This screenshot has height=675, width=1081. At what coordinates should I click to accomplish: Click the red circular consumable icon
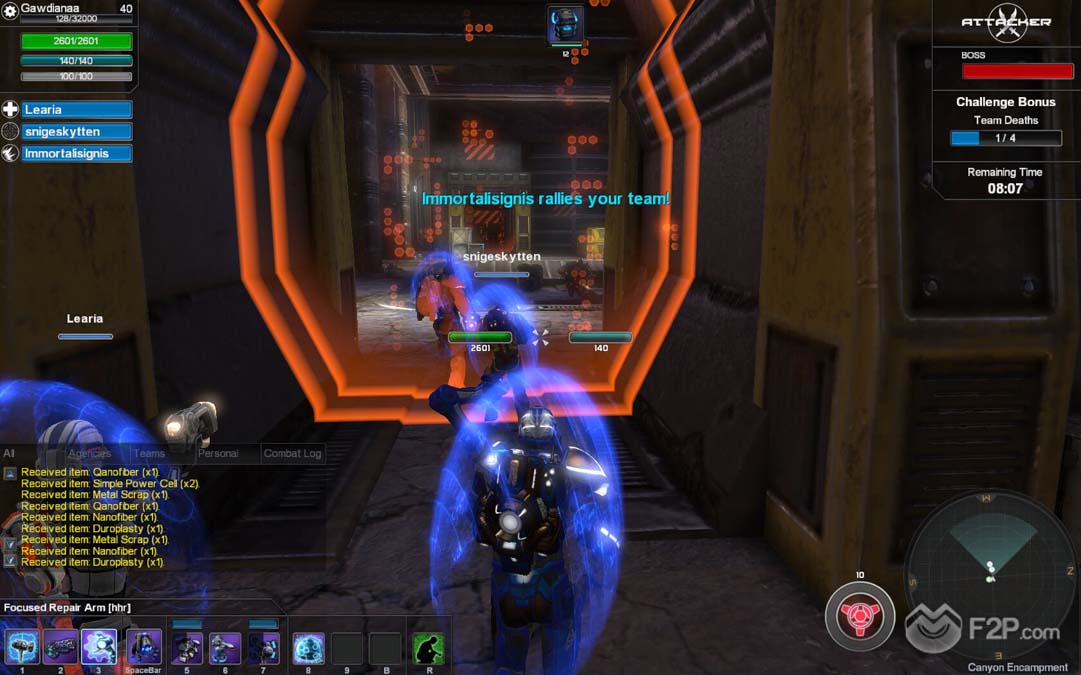pyautogui.click(x=859, y=617)
